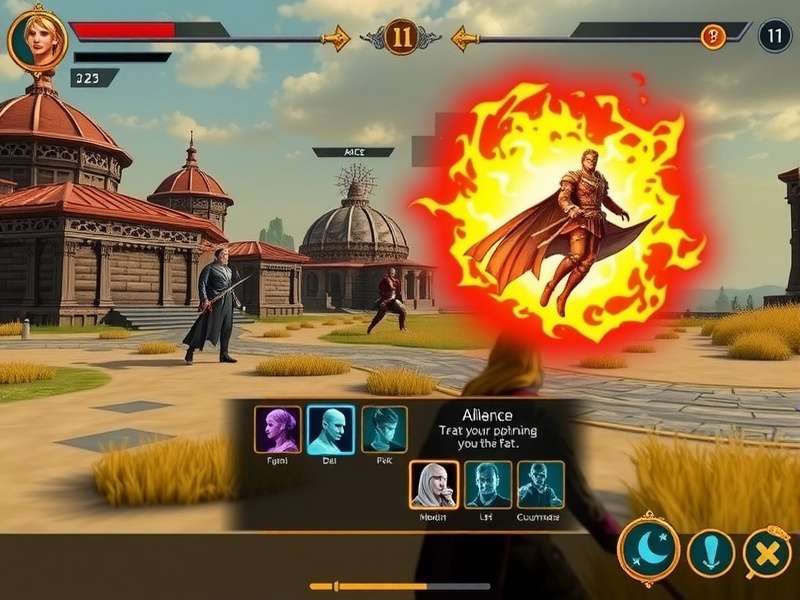Activate the crescent moon ability
The image size is (800, 600).
[649, 549]
